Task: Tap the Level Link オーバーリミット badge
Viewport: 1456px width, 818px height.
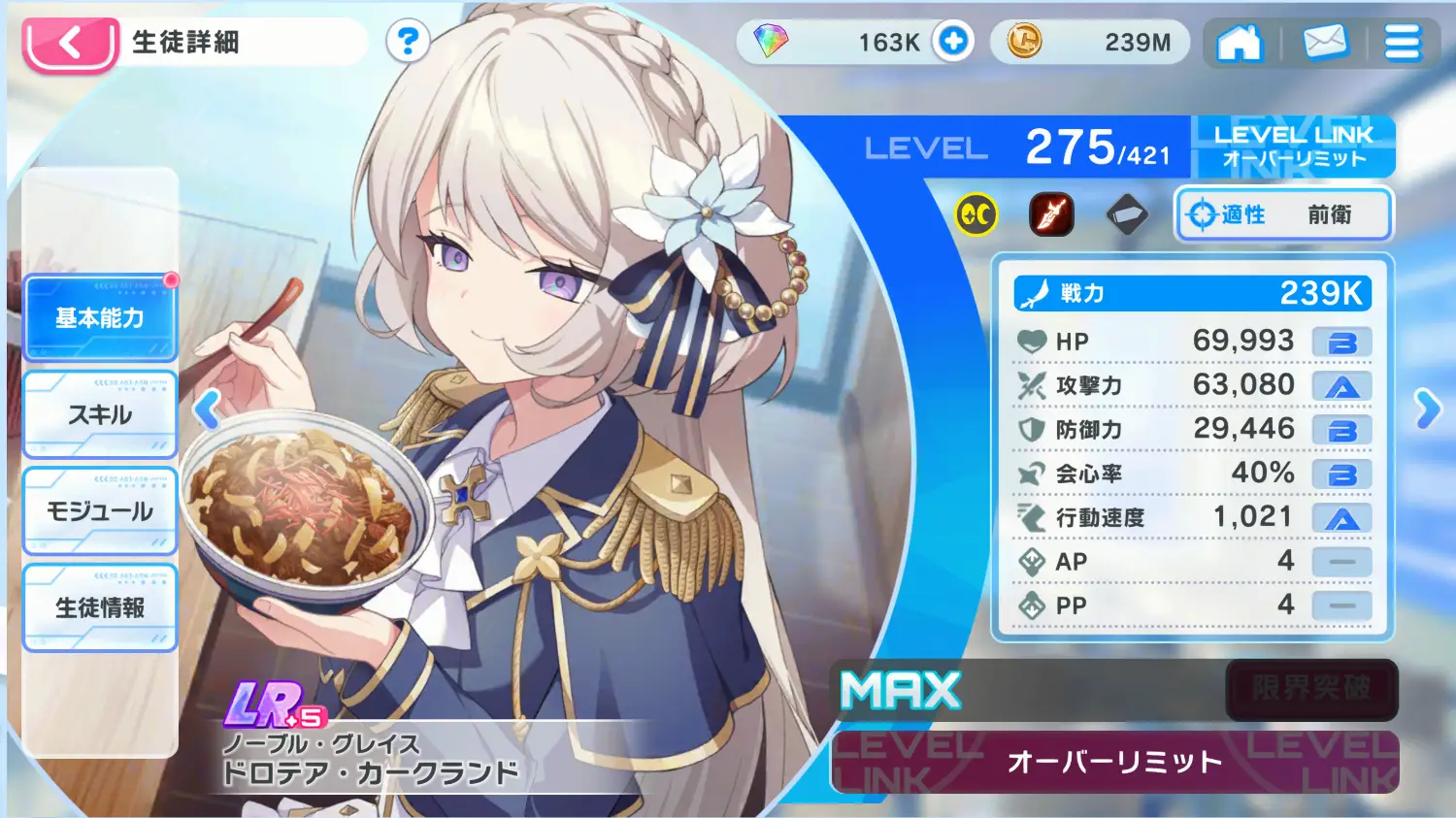Action: click(1293, 147)
